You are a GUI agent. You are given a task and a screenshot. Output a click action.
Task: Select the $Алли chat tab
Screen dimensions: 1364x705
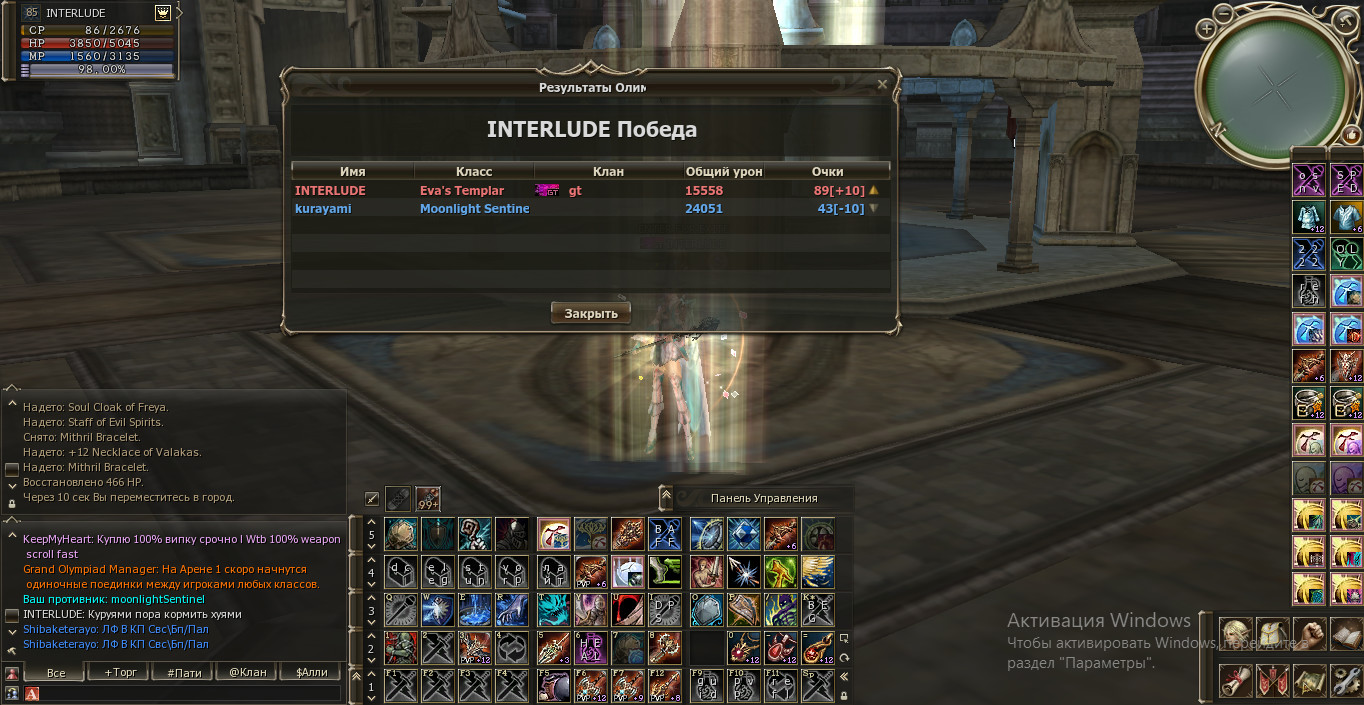[x=311, y=672]
